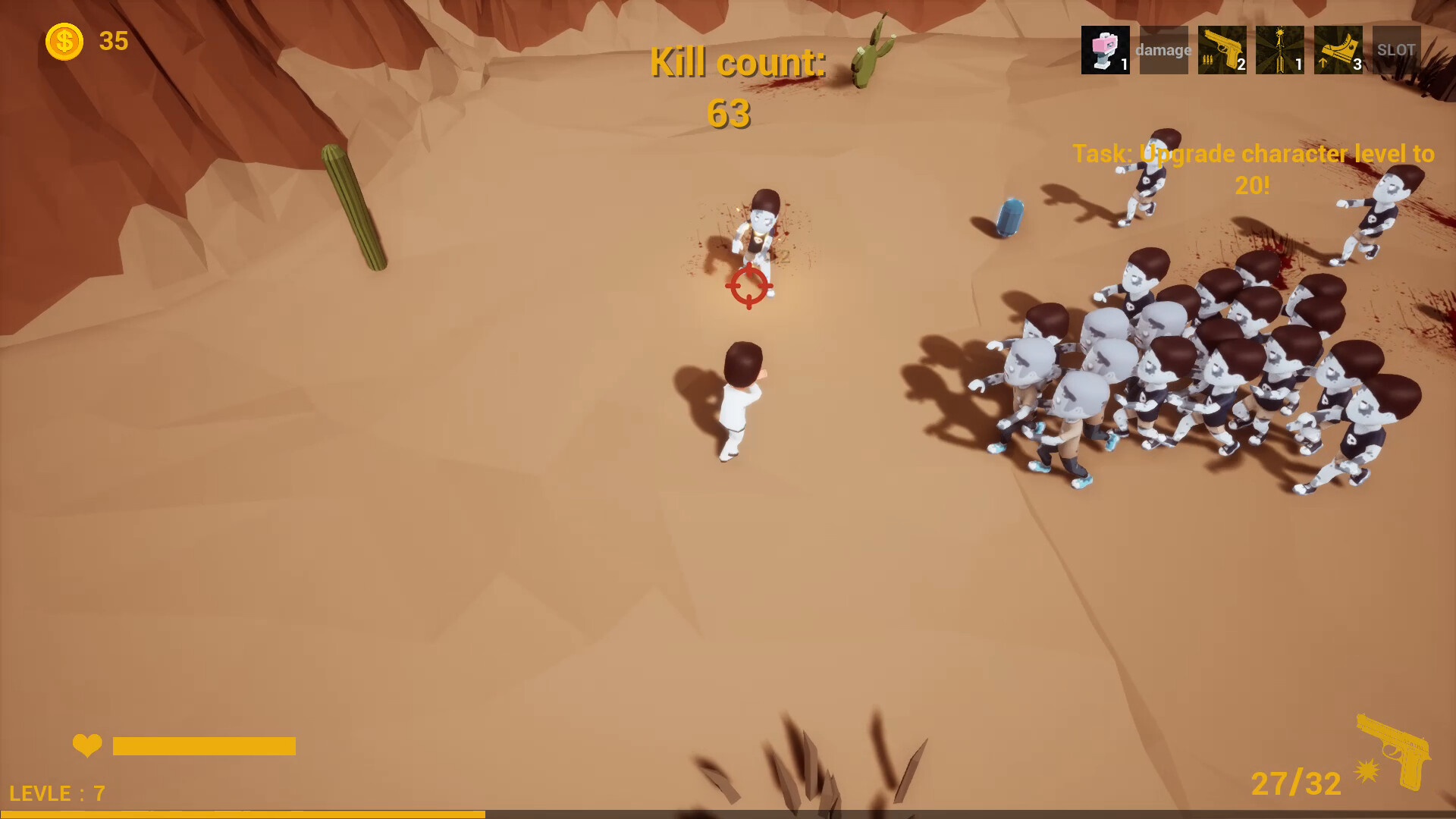
Task: Click the LEVLE : 7 label
Action: (57, 794)
